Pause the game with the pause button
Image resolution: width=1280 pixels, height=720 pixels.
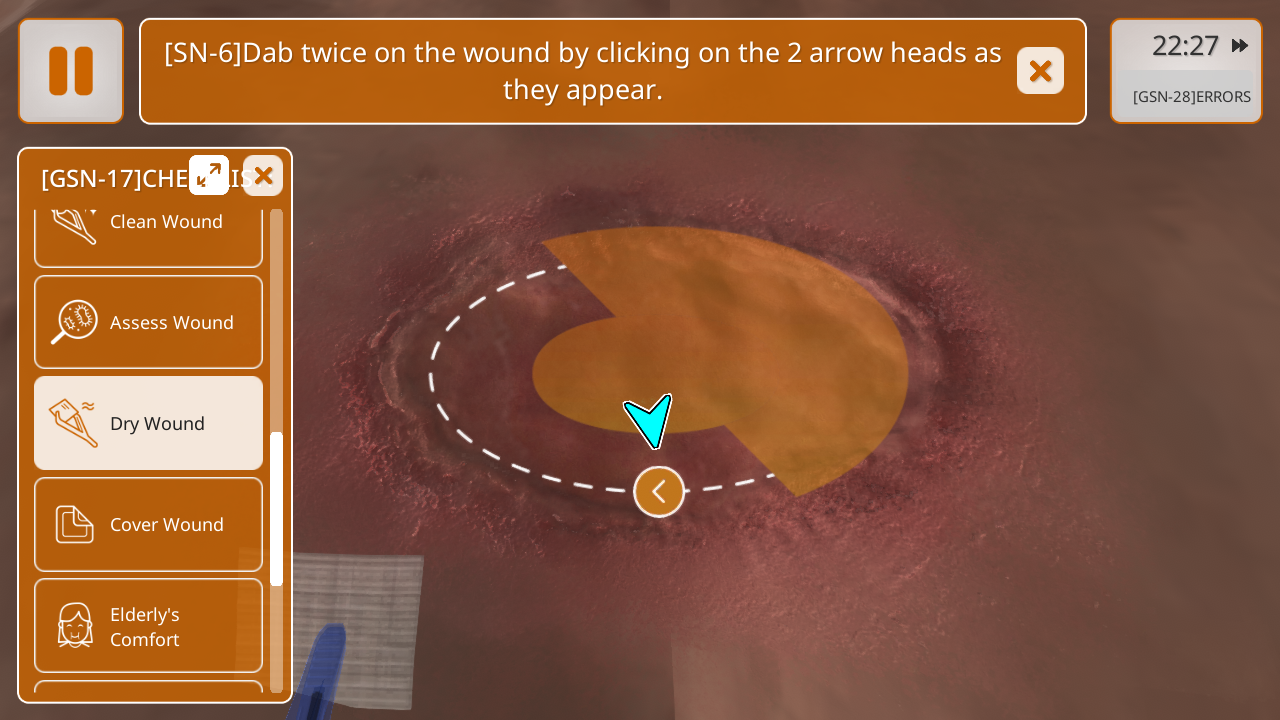71,71
